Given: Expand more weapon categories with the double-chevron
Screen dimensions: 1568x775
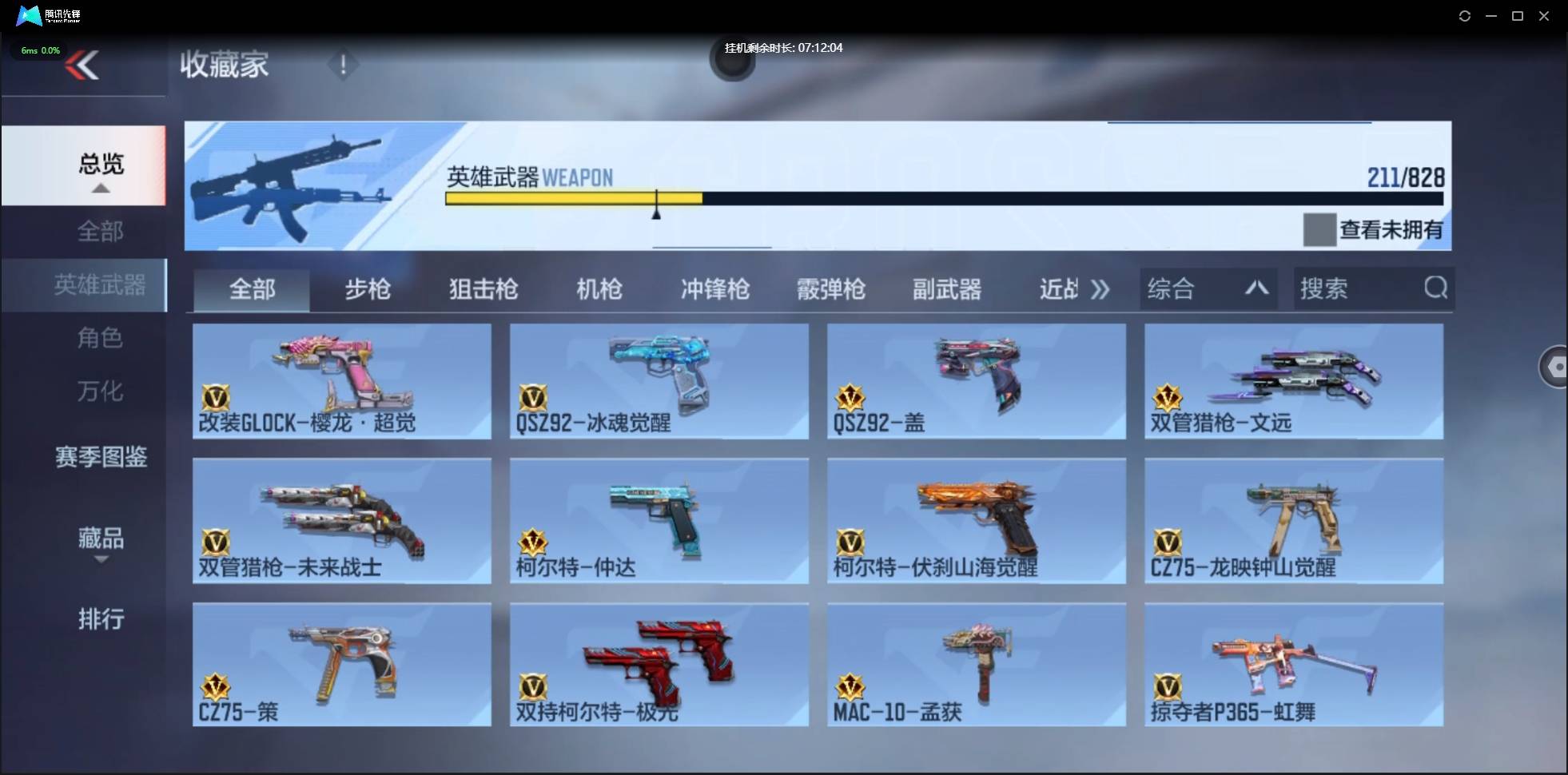Looking at the screenshot, I should point(1100,289).
